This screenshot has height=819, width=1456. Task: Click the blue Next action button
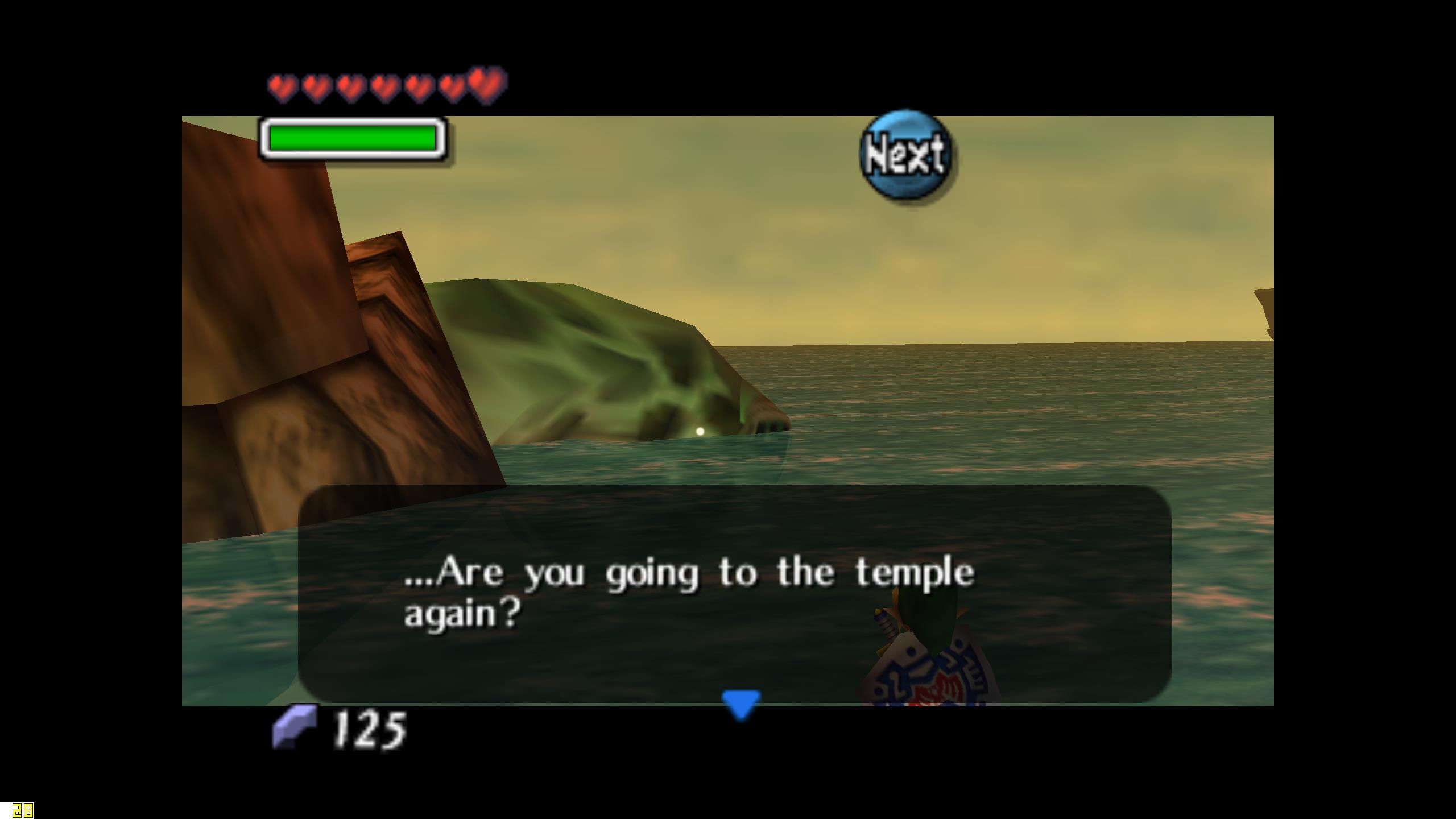pyautogui.click(x=906, y=155)
